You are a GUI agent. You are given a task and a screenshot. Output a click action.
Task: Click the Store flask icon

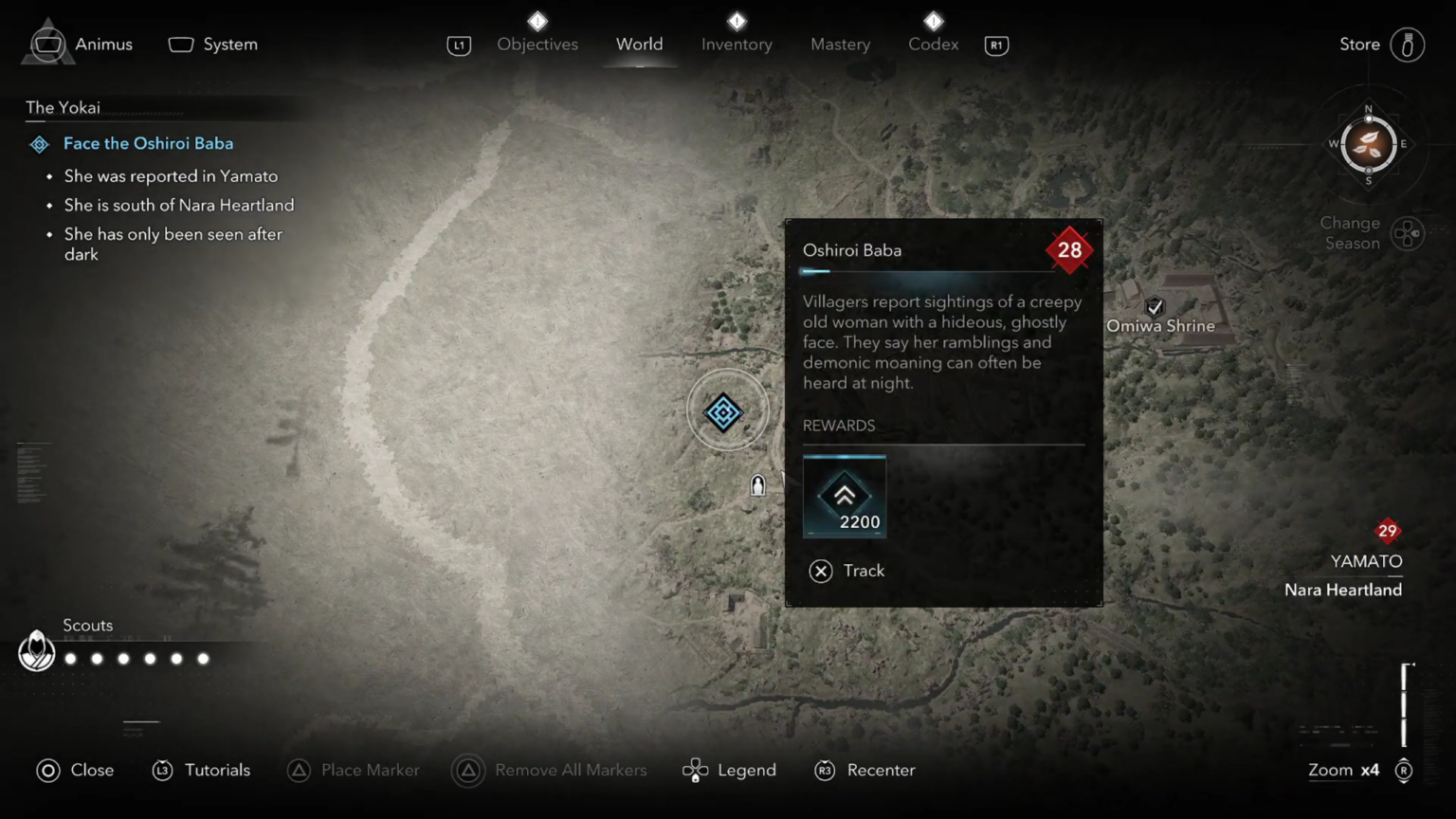[1408, 44]
